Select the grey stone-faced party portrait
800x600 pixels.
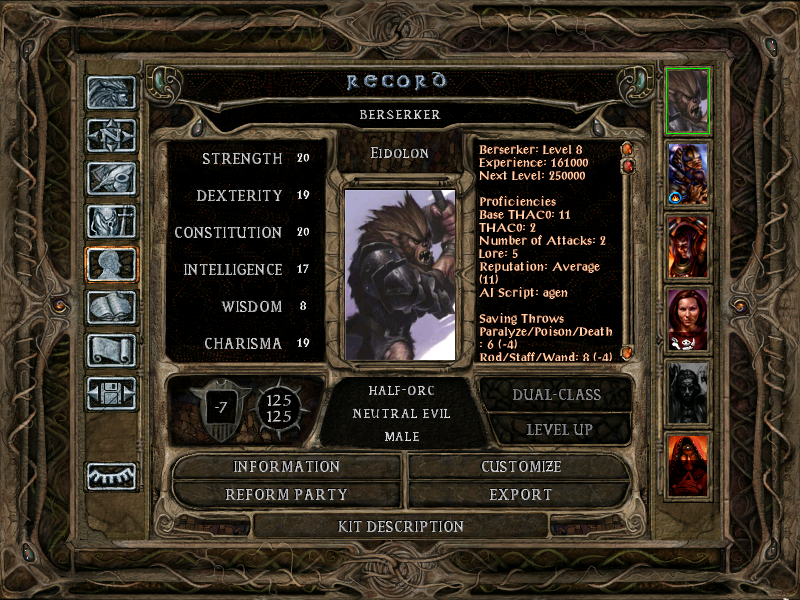coord(688,391)
